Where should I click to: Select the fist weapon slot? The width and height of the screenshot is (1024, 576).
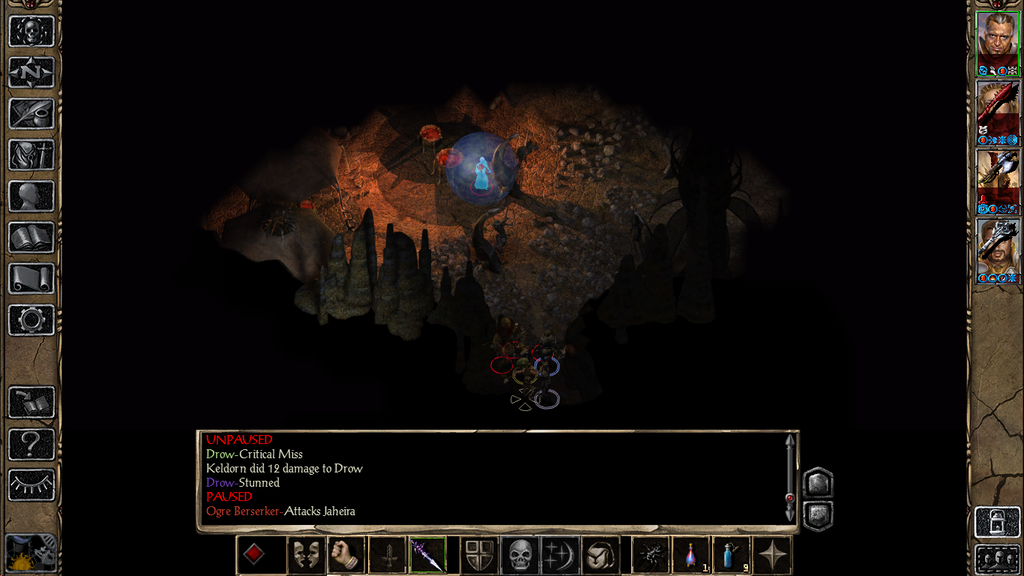pyautogui.click(x=344, y=555)
